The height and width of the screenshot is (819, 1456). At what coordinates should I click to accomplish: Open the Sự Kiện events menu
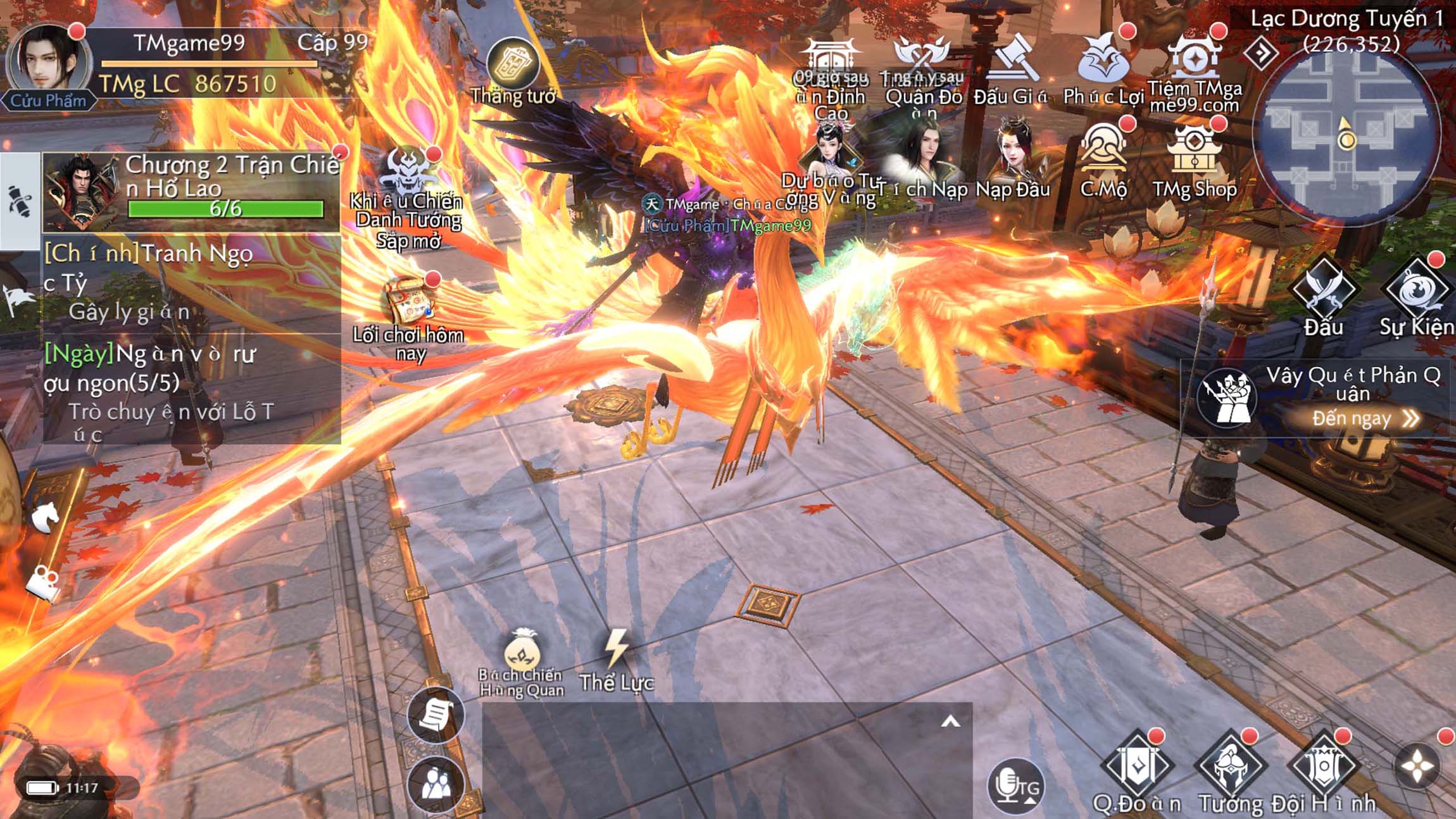[1417, 291]
